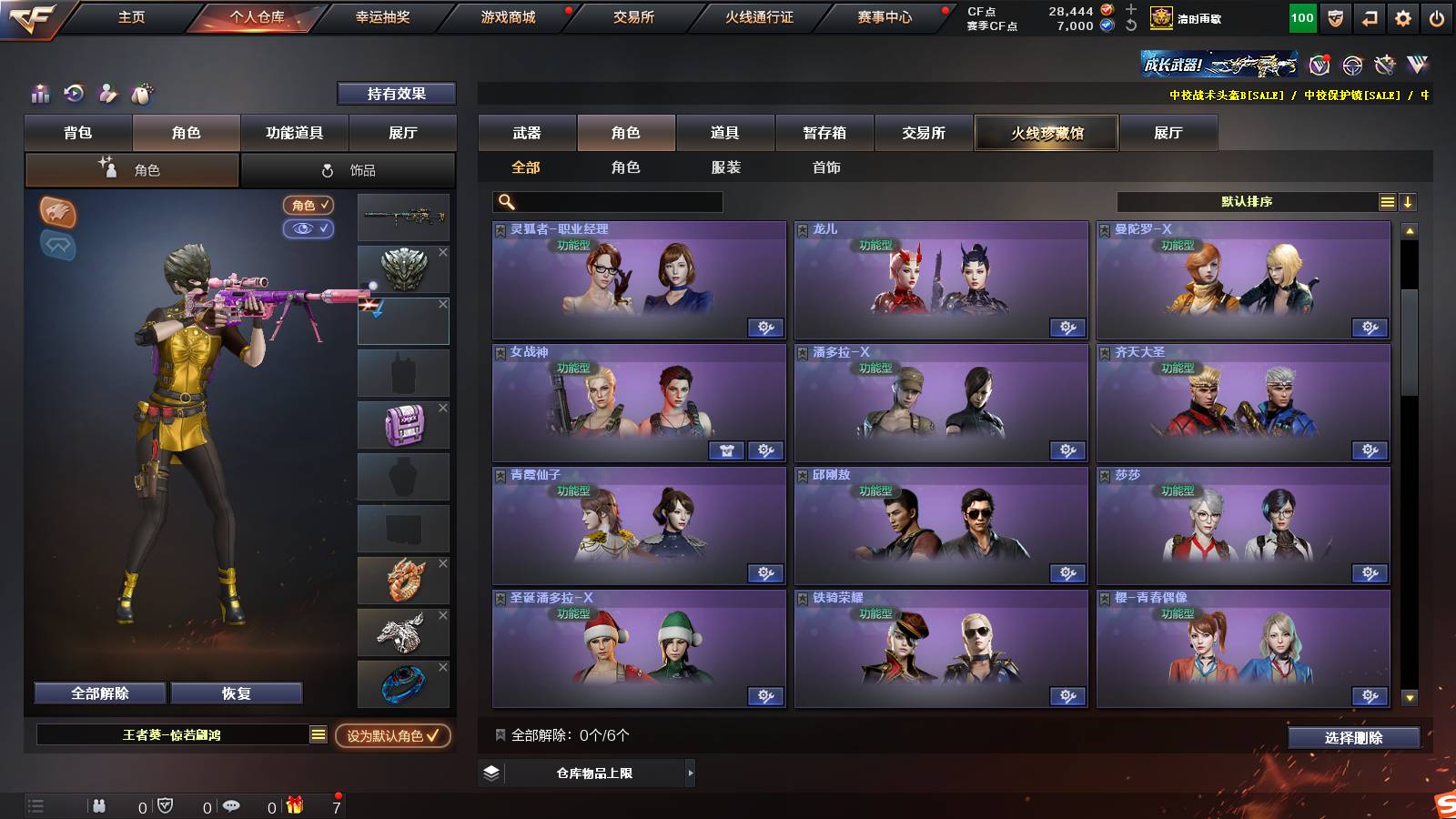
Task: Click the 选择删除 button
Action: 1353,738
